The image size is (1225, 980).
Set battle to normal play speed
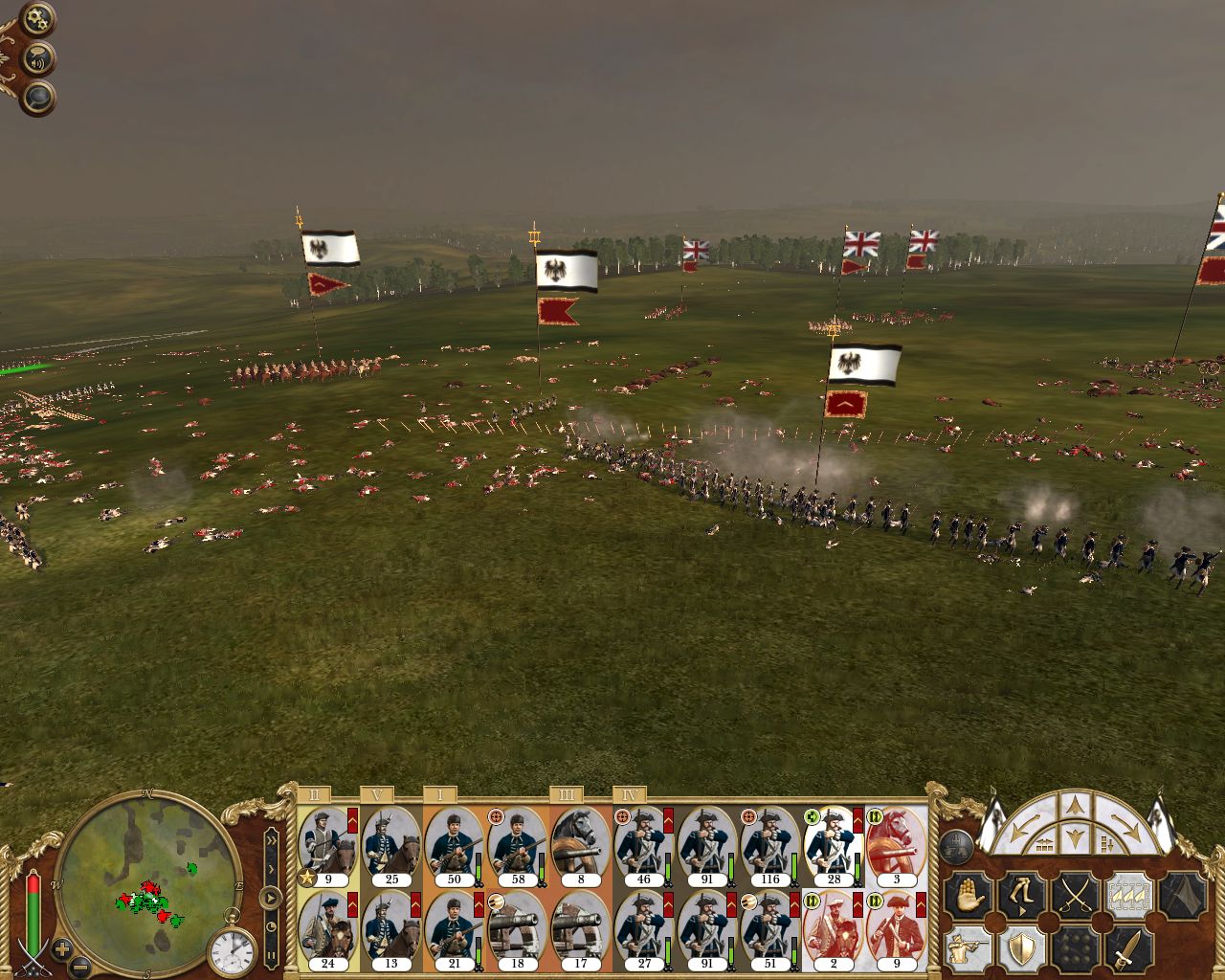[x=272, y=899]
